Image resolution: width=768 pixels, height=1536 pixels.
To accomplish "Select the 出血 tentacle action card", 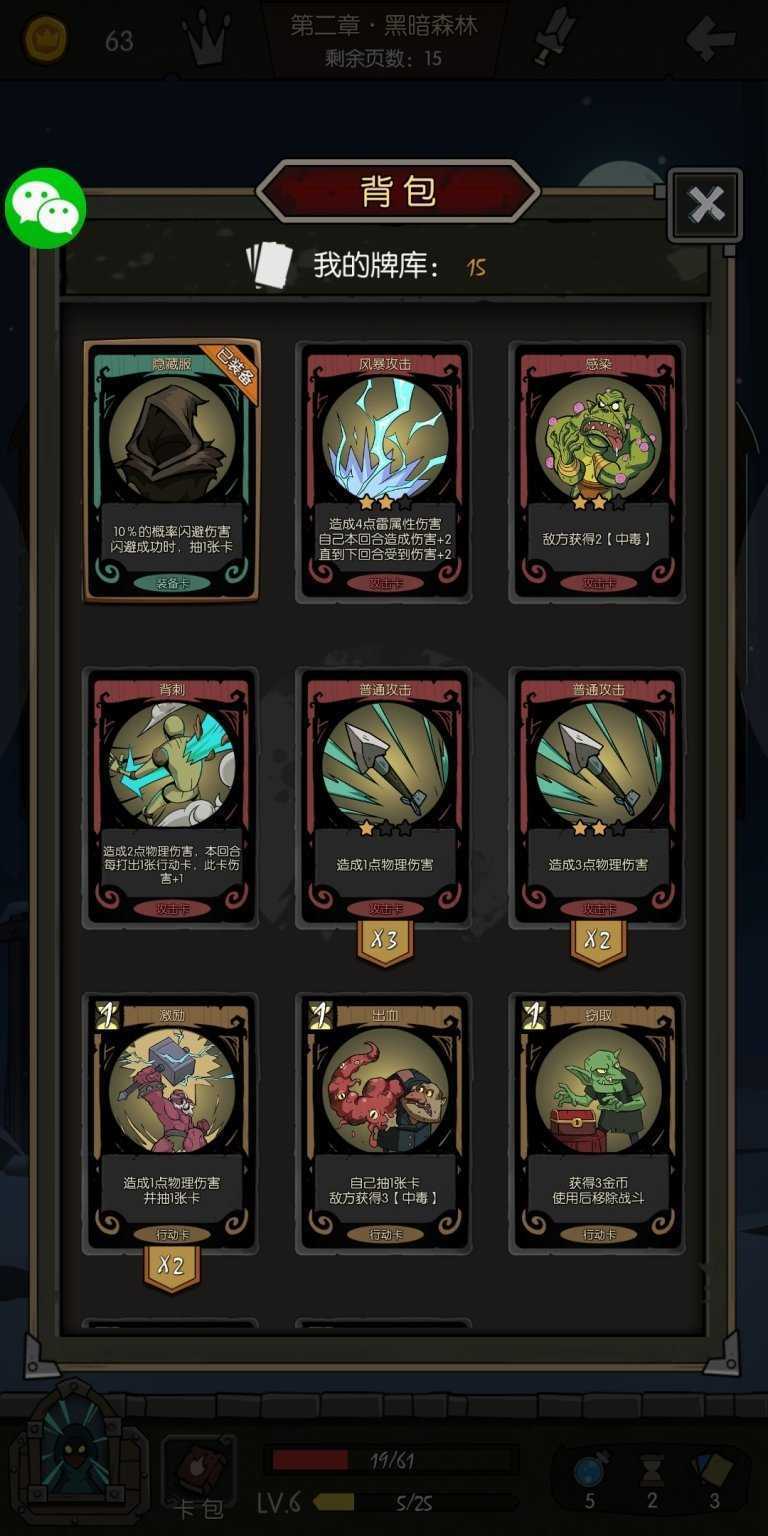I will pos(385,1122).
